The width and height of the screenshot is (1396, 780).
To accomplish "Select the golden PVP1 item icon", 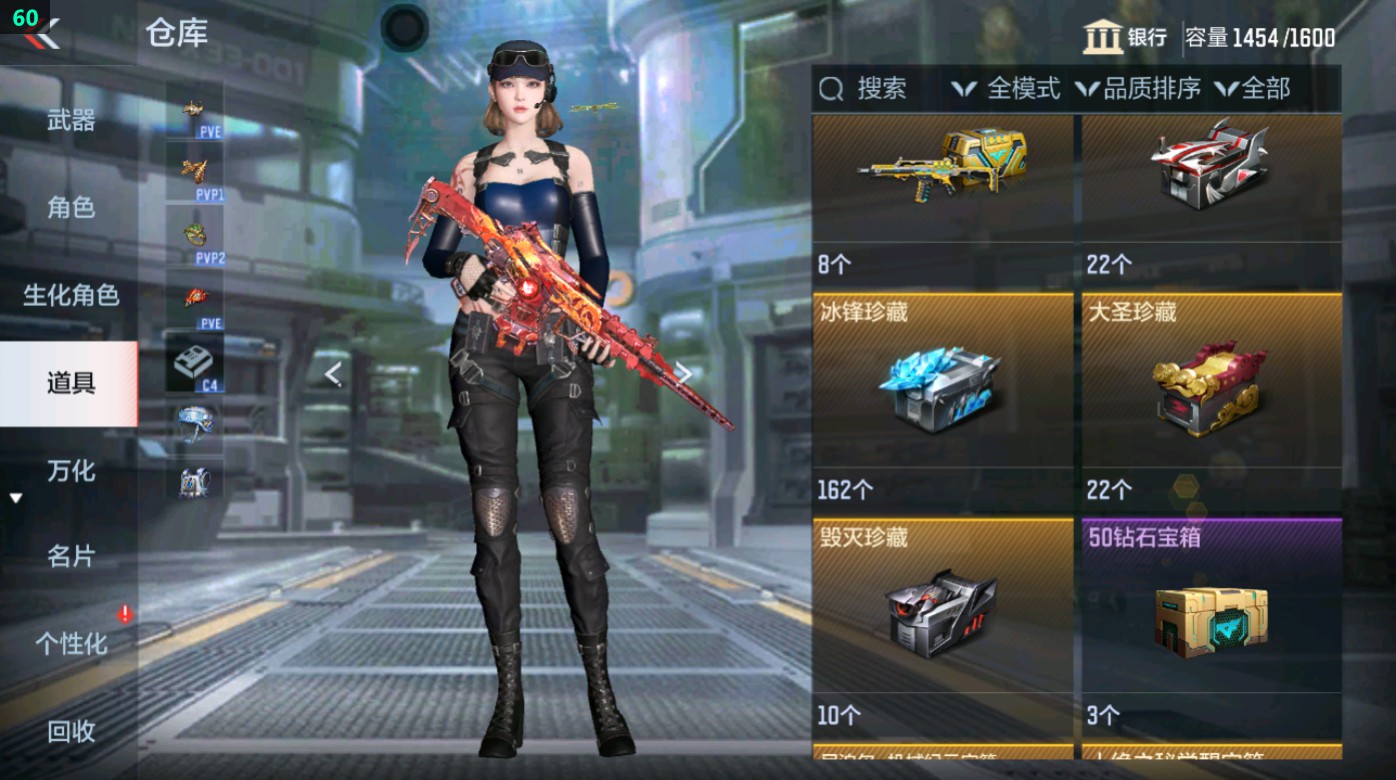I will tap(196, 170).
